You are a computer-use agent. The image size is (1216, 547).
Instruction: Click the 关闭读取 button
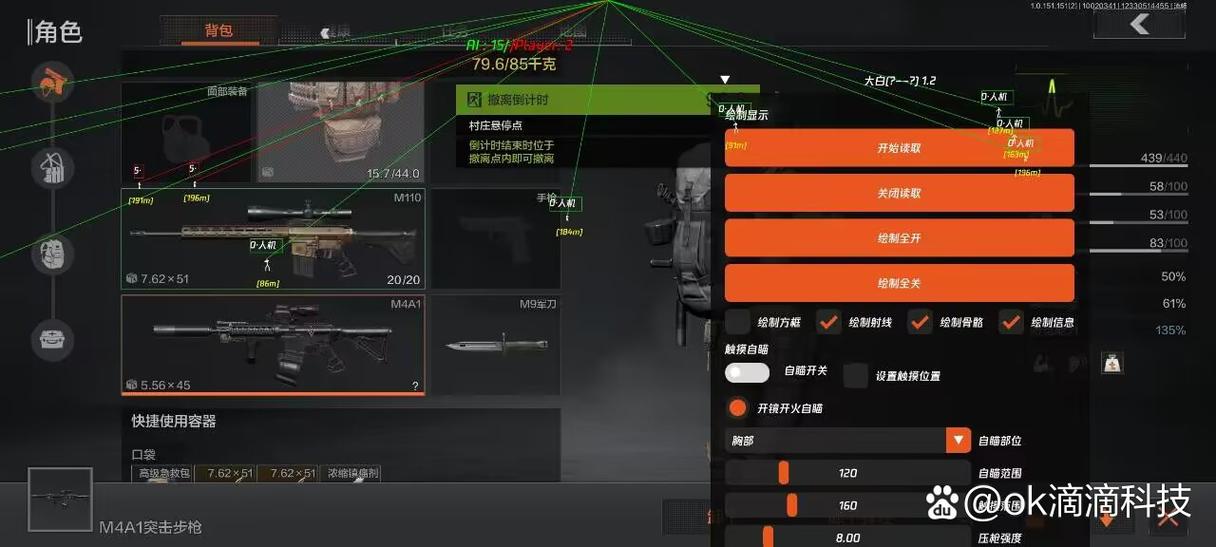(x=899, y=193)
